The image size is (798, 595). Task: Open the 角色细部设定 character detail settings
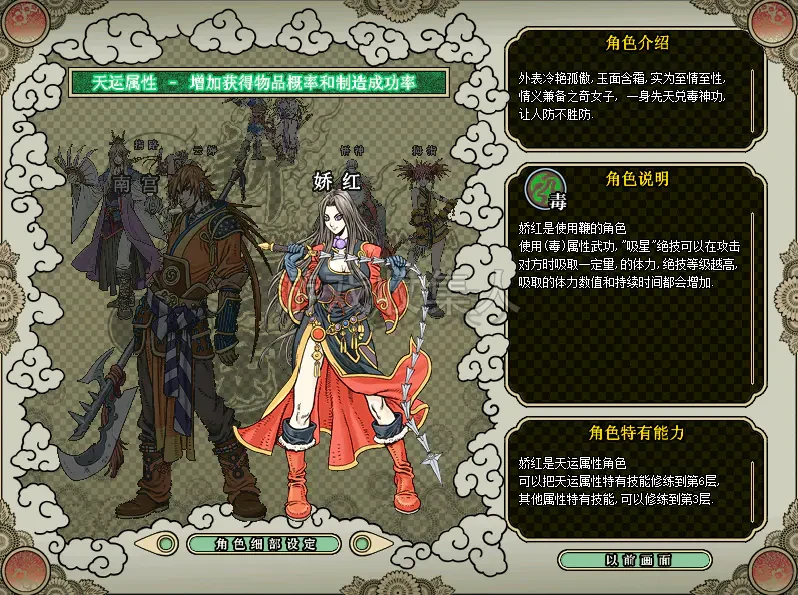pos(264,543)
